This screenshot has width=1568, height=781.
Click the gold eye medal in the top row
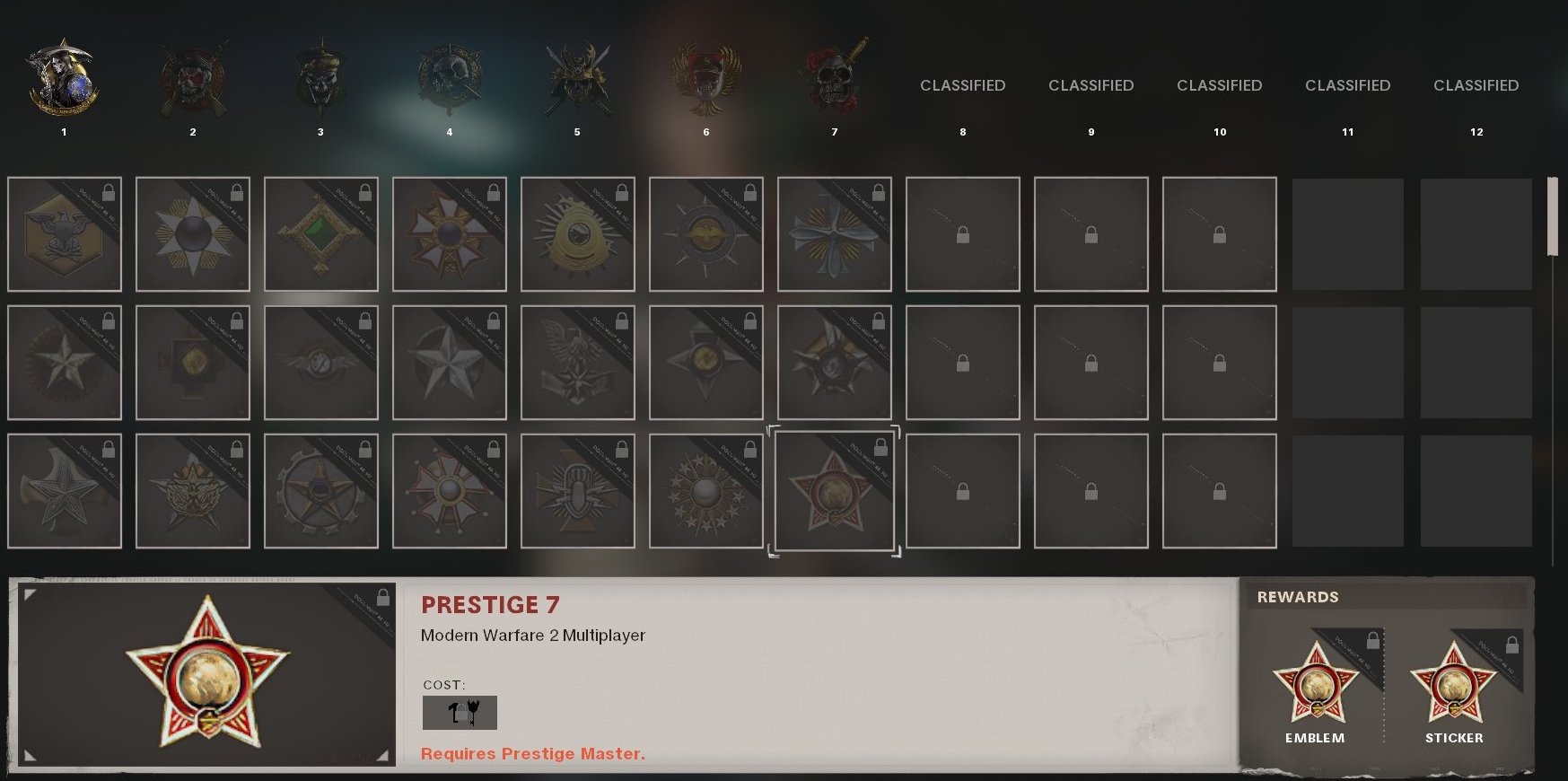click(577, 233)
